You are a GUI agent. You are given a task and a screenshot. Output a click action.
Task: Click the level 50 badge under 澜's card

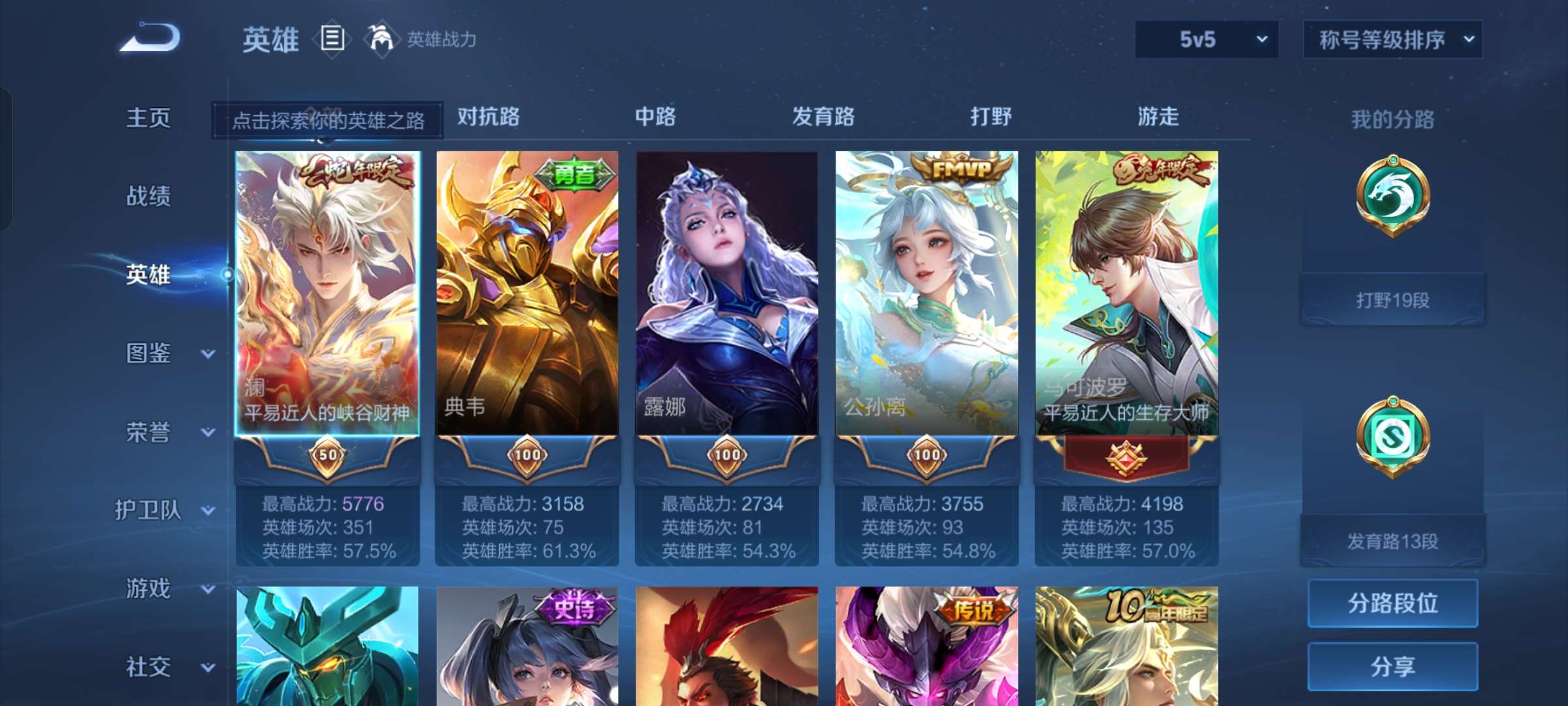coord(327,456)
